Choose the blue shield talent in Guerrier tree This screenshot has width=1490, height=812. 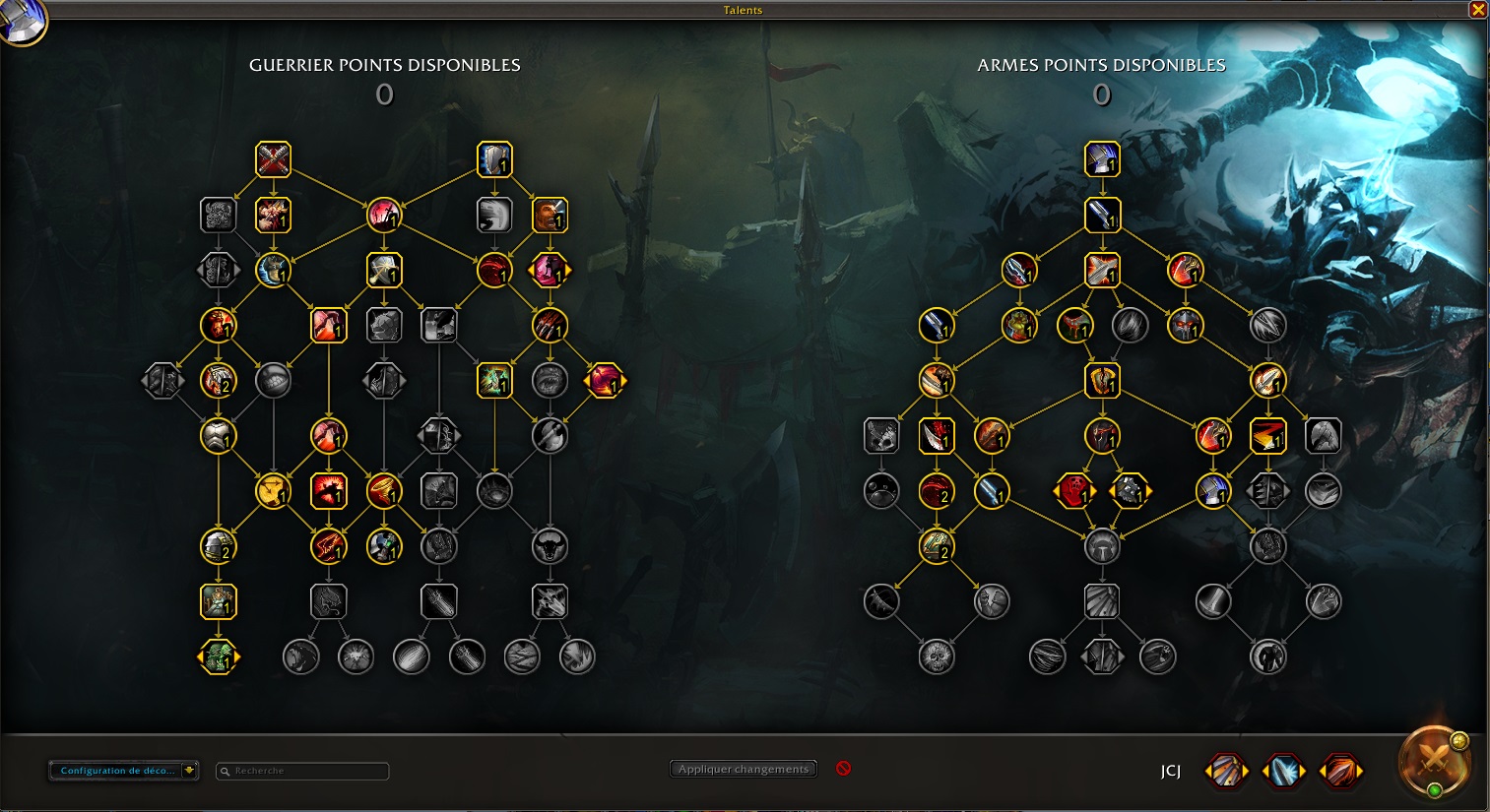(x=494, y=159)
